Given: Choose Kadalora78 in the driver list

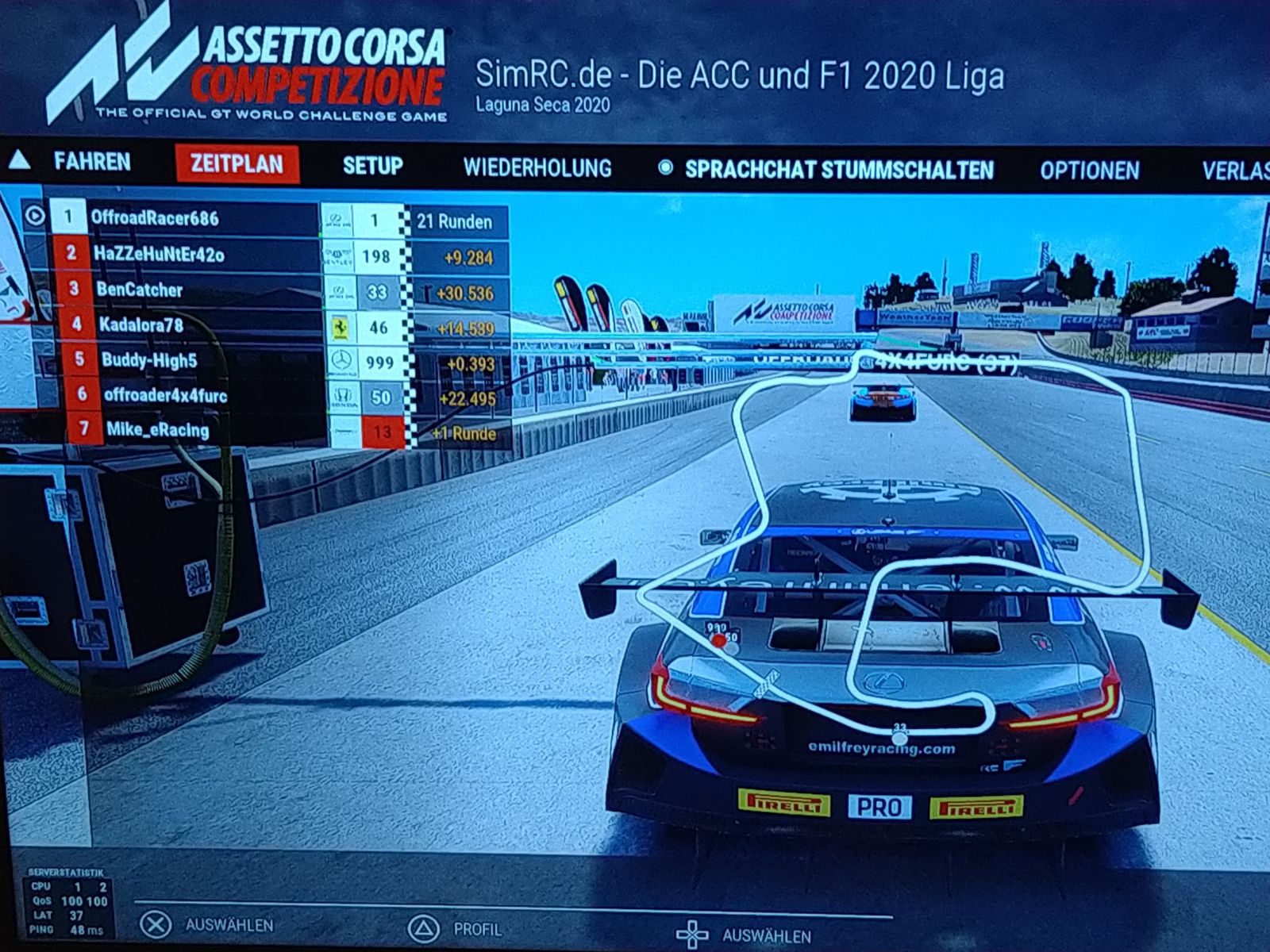Looking at the screenshot, I should click(x=141, y=324).
